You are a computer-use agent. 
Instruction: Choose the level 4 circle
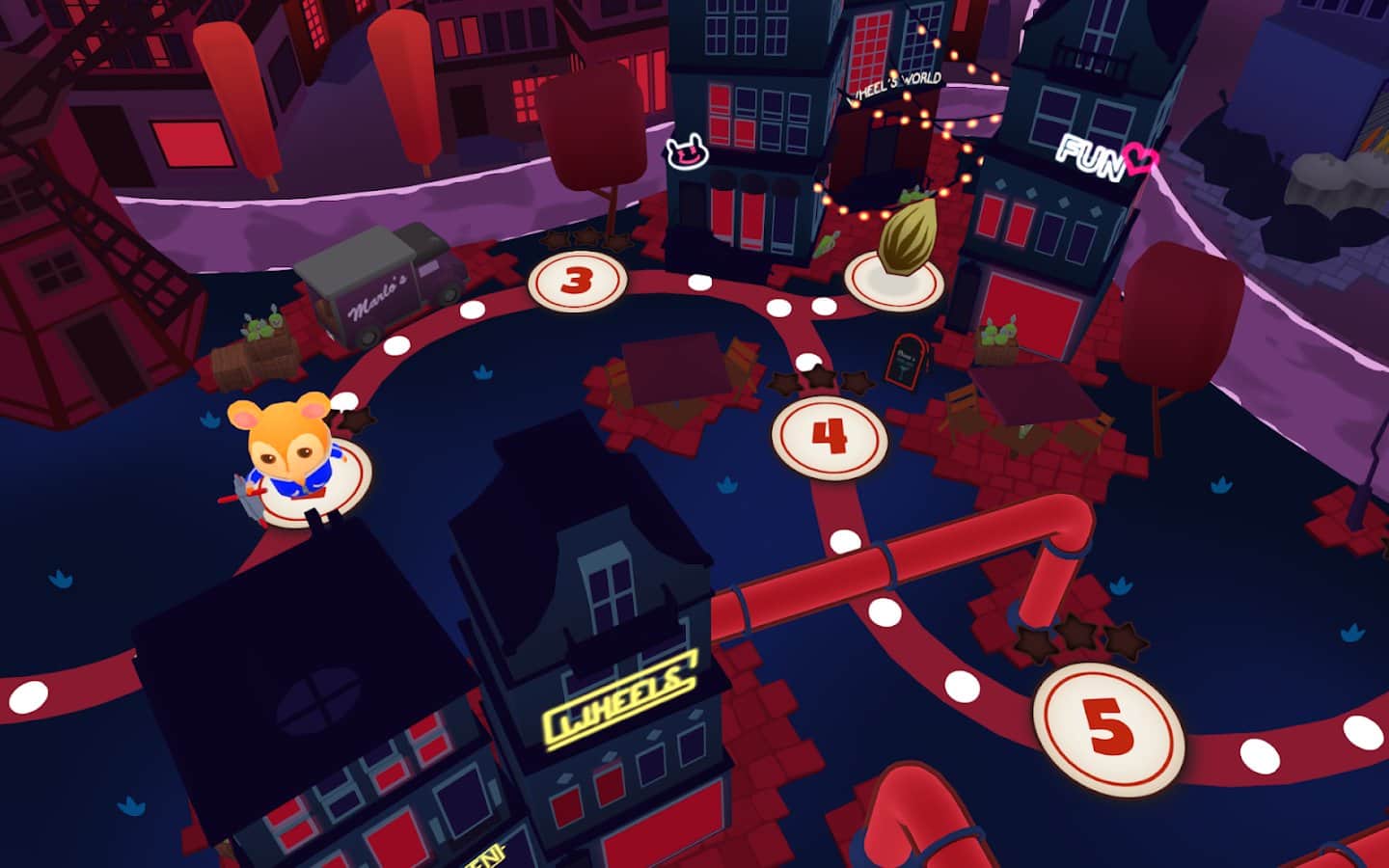click(x=830, y=437)
